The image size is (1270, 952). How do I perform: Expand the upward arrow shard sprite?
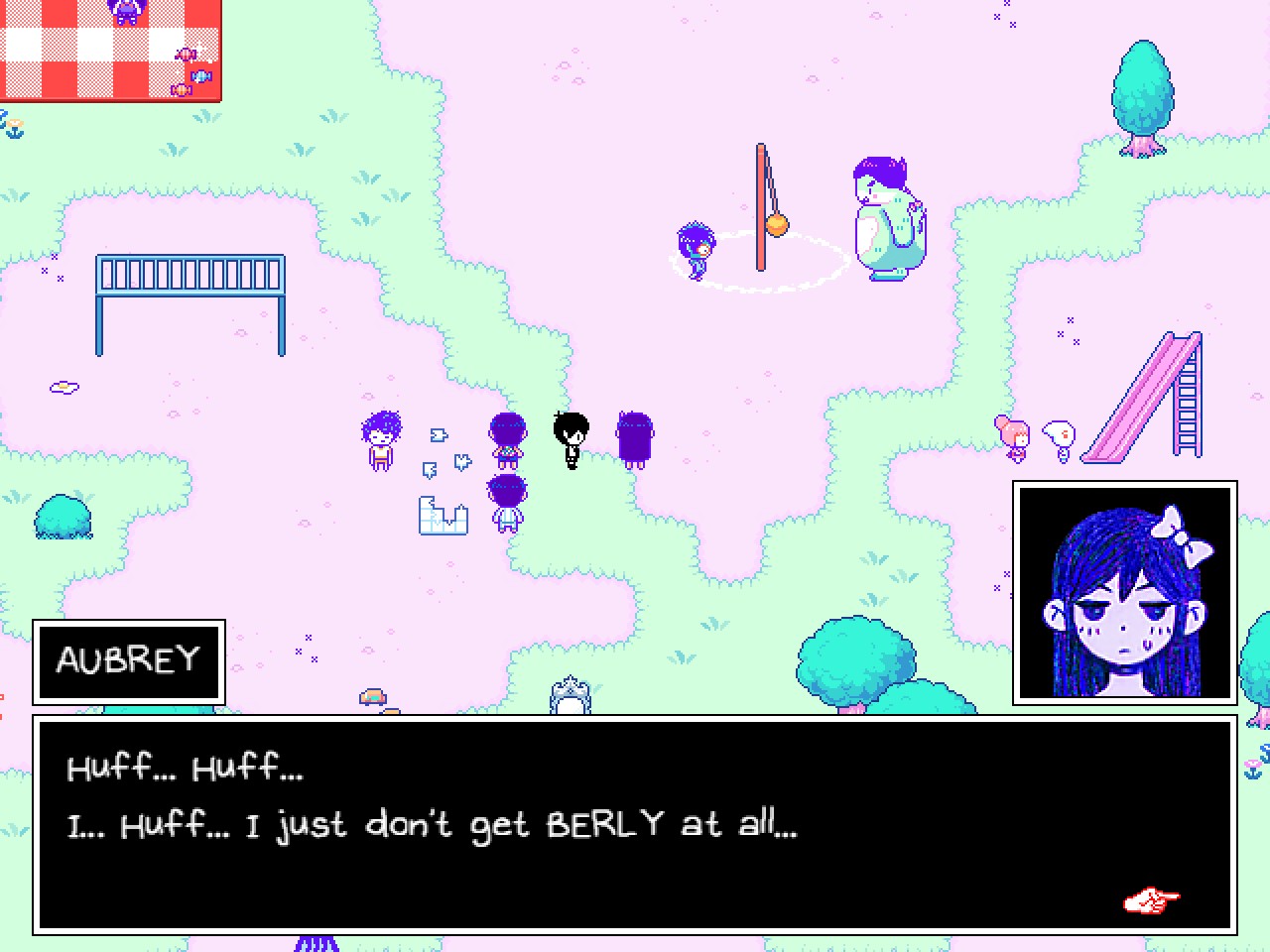(461, 459)
